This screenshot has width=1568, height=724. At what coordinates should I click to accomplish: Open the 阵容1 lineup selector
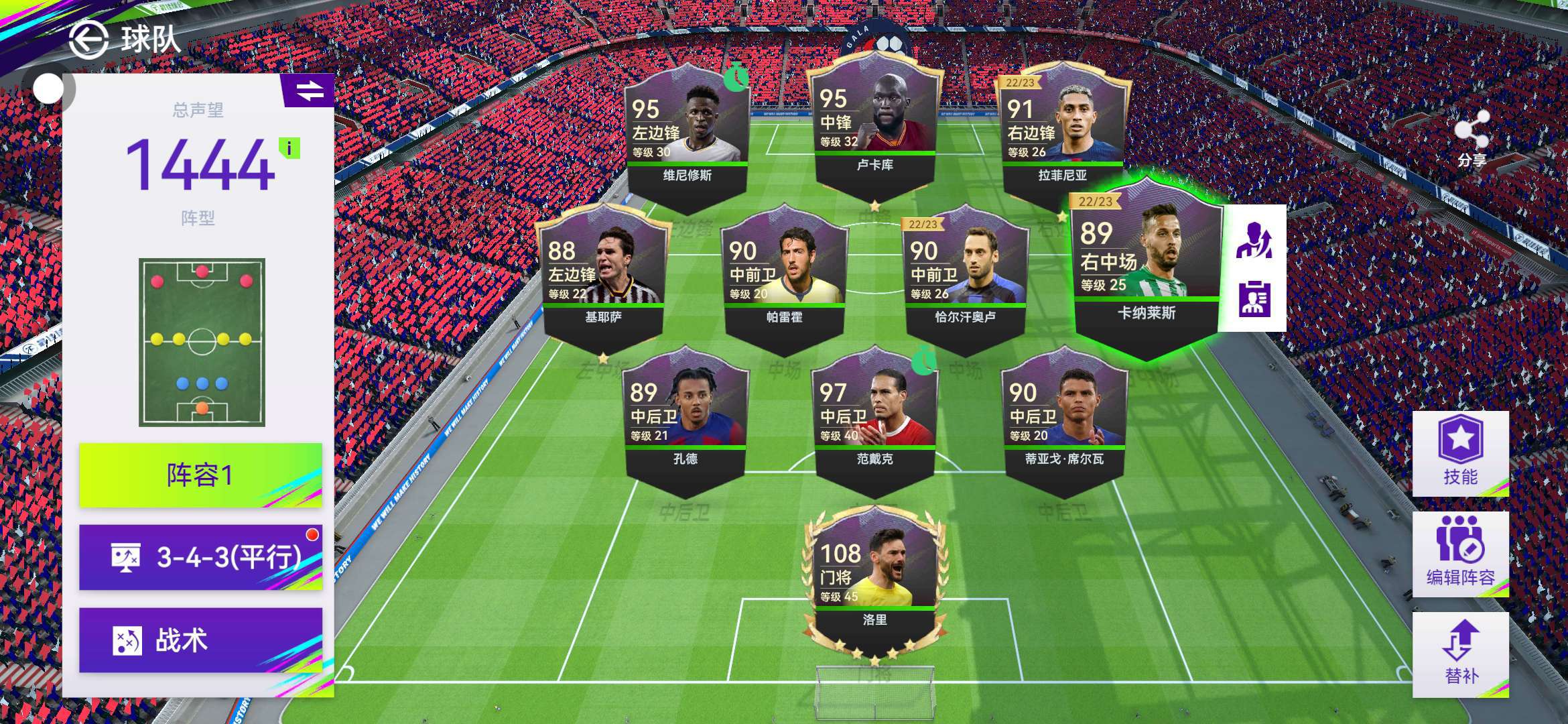coord(200,475)
